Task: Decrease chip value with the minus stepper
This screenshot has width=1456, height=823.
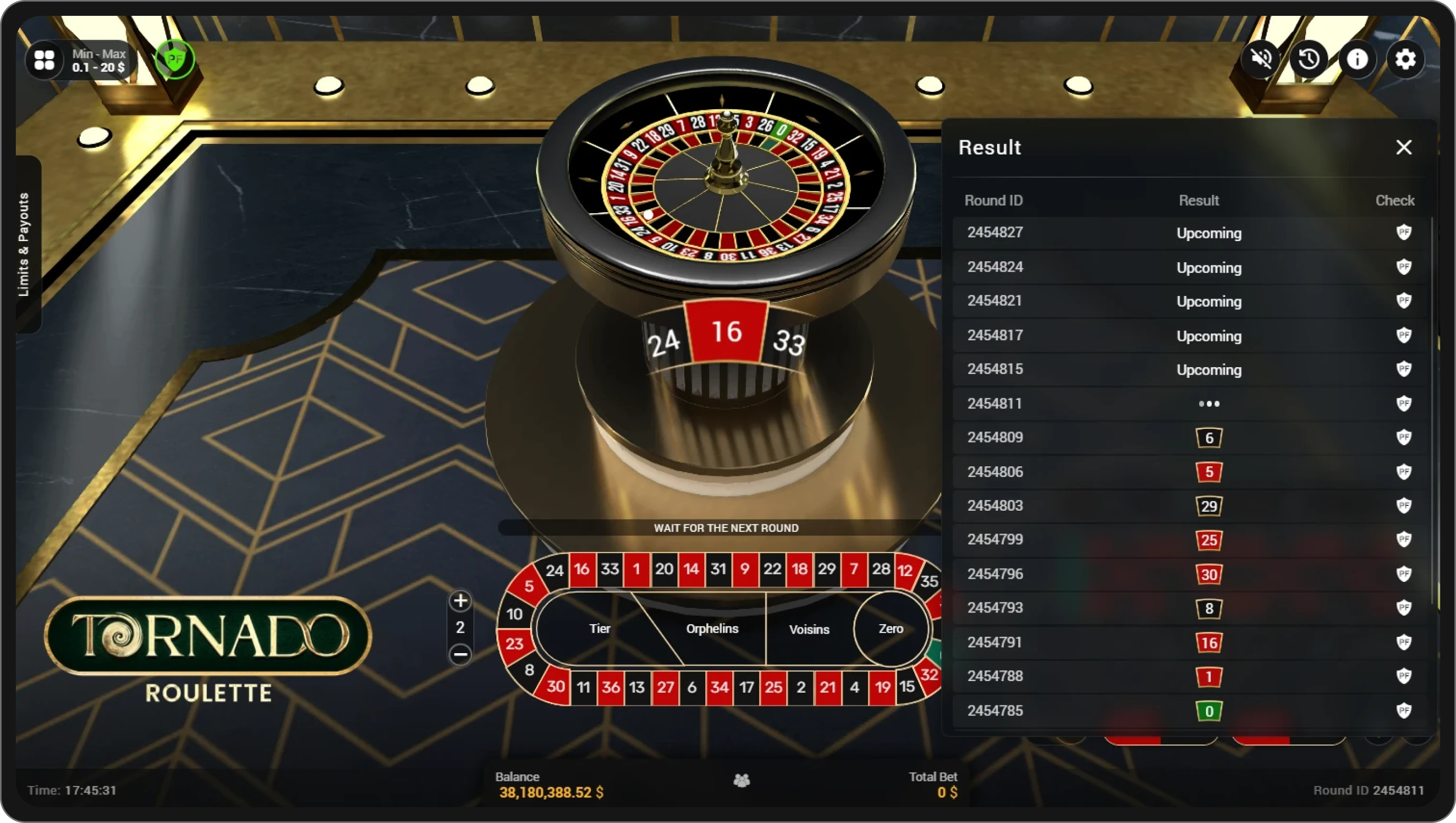Action: [460, 655]
